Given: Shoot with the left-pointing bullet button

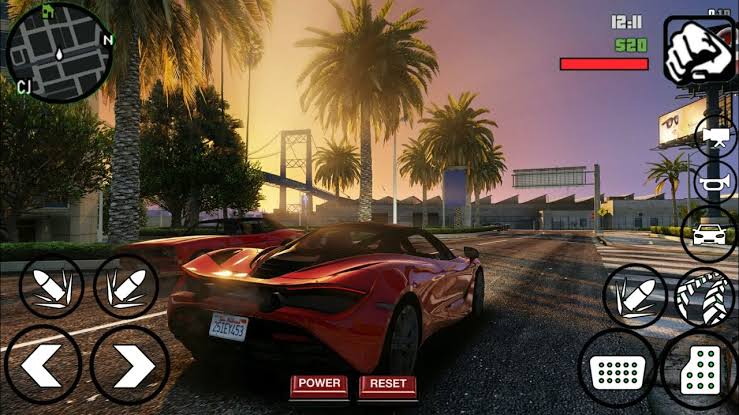Looking at the screenshot, I should click(x=51, y=287).
